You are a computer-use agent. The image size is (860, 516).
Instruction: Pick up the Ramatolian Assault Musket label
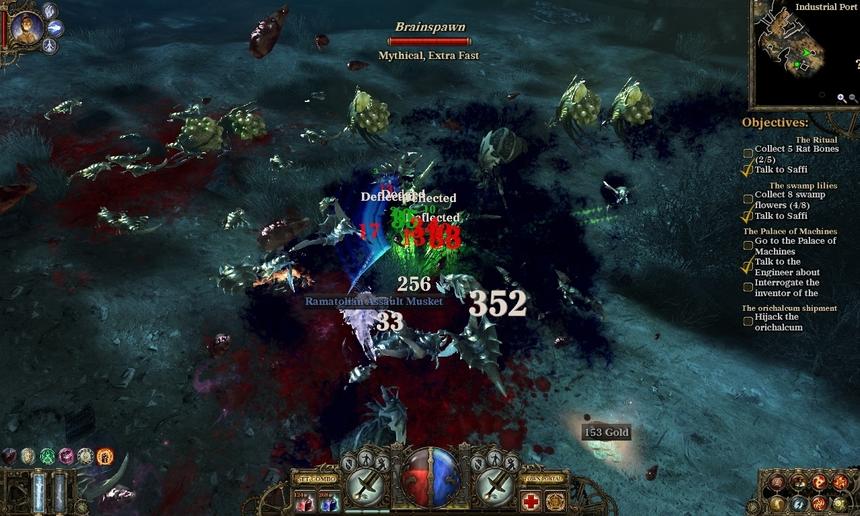374,300
